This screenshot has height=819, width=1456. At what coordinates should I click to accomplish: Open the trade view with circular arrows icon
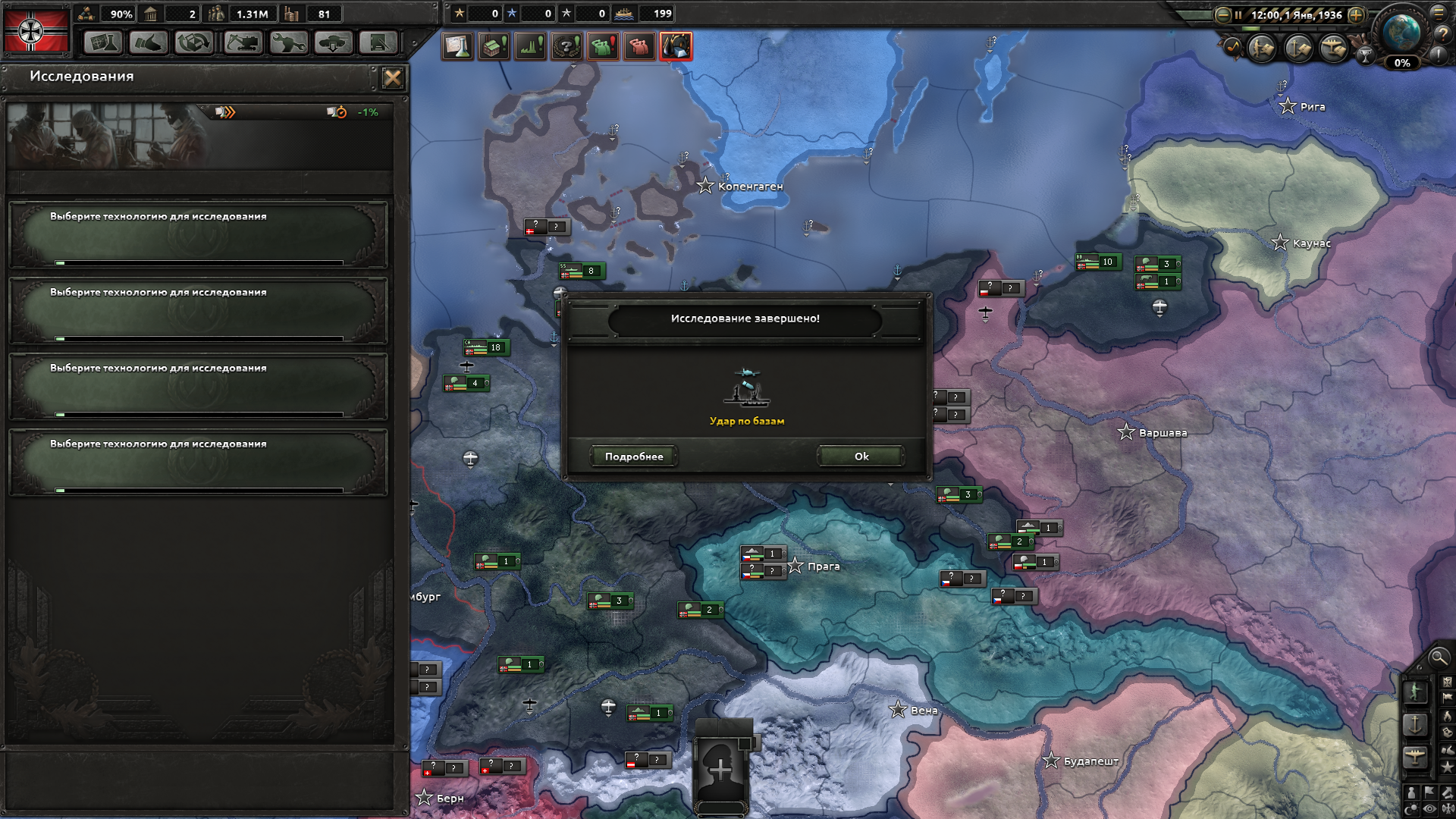193,43
